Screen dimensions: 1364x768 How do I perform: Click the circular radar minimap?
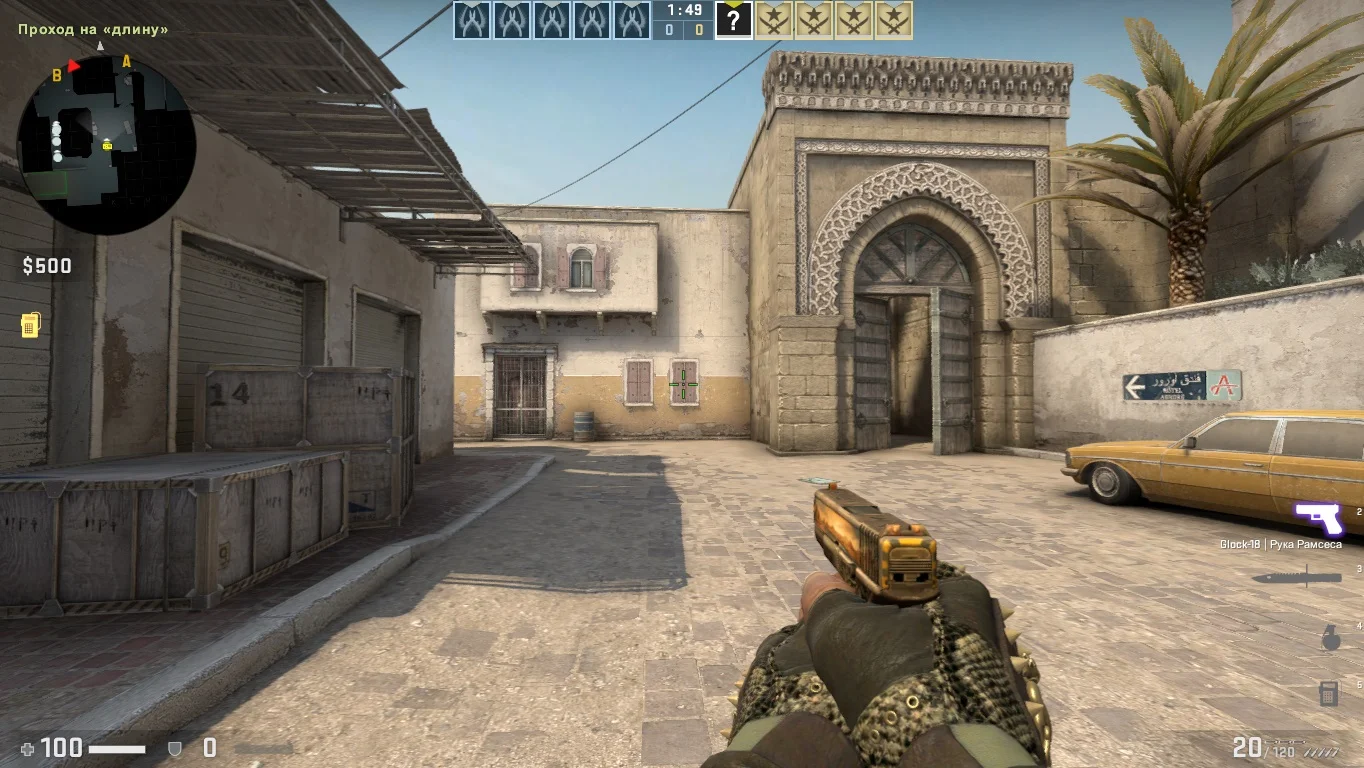coord(106,145)
